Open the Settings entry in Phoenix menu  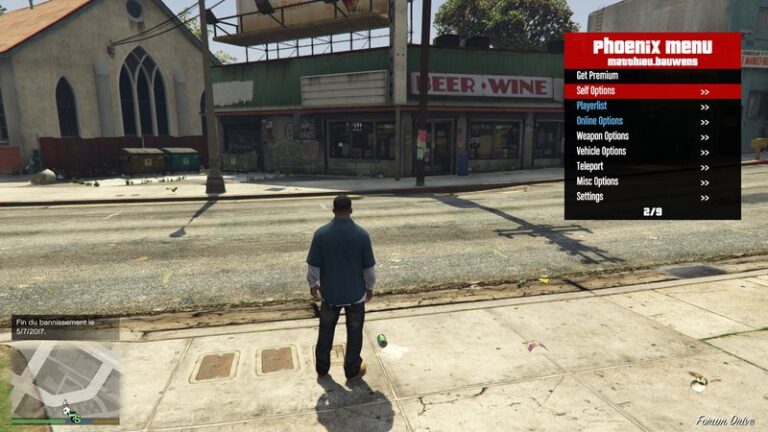click(x=652, y=196)
